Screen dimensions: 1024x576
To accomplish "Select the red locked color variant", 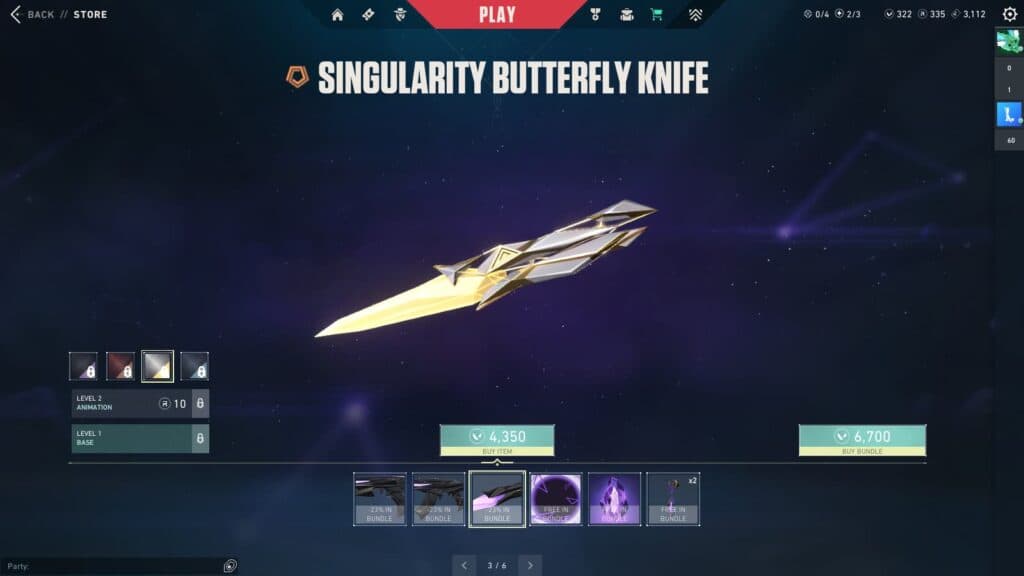I will click(x=120, y=366).
